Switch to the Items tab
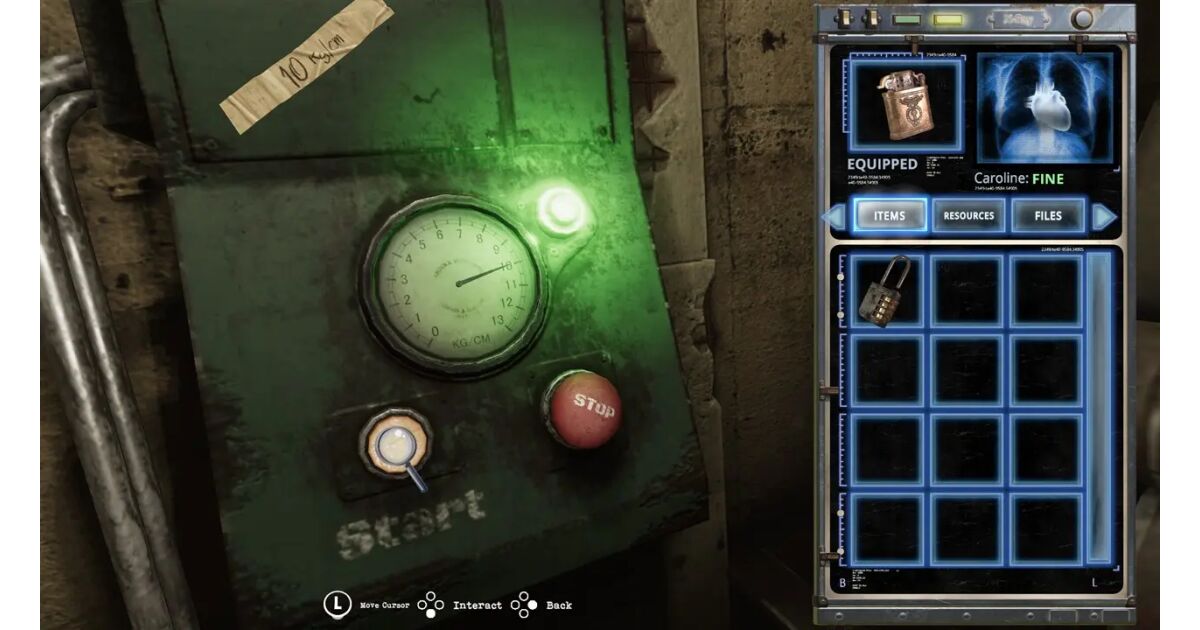Screen dimensions: 1200x630 coord(889,216)
